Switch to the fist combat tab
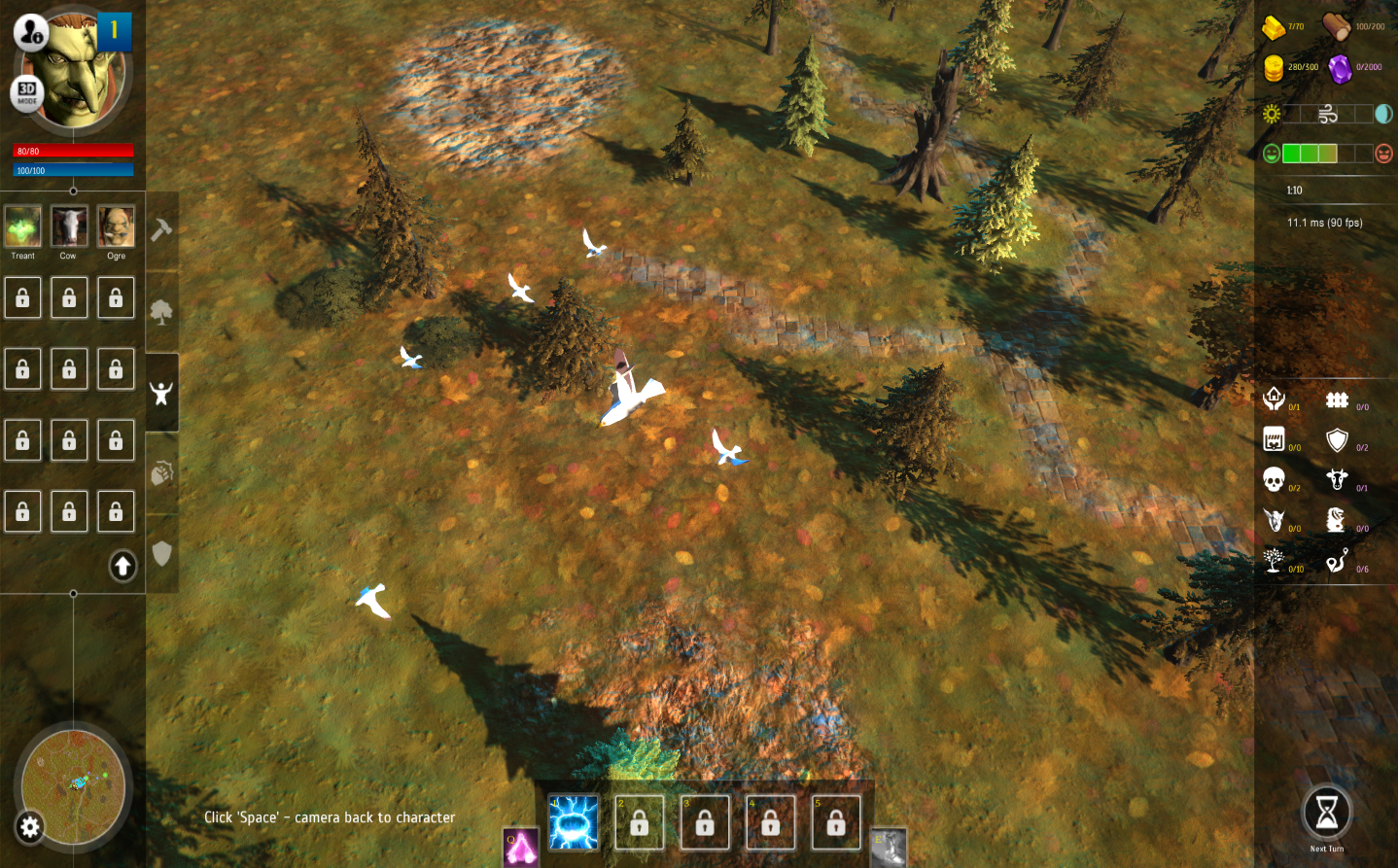 161,472
